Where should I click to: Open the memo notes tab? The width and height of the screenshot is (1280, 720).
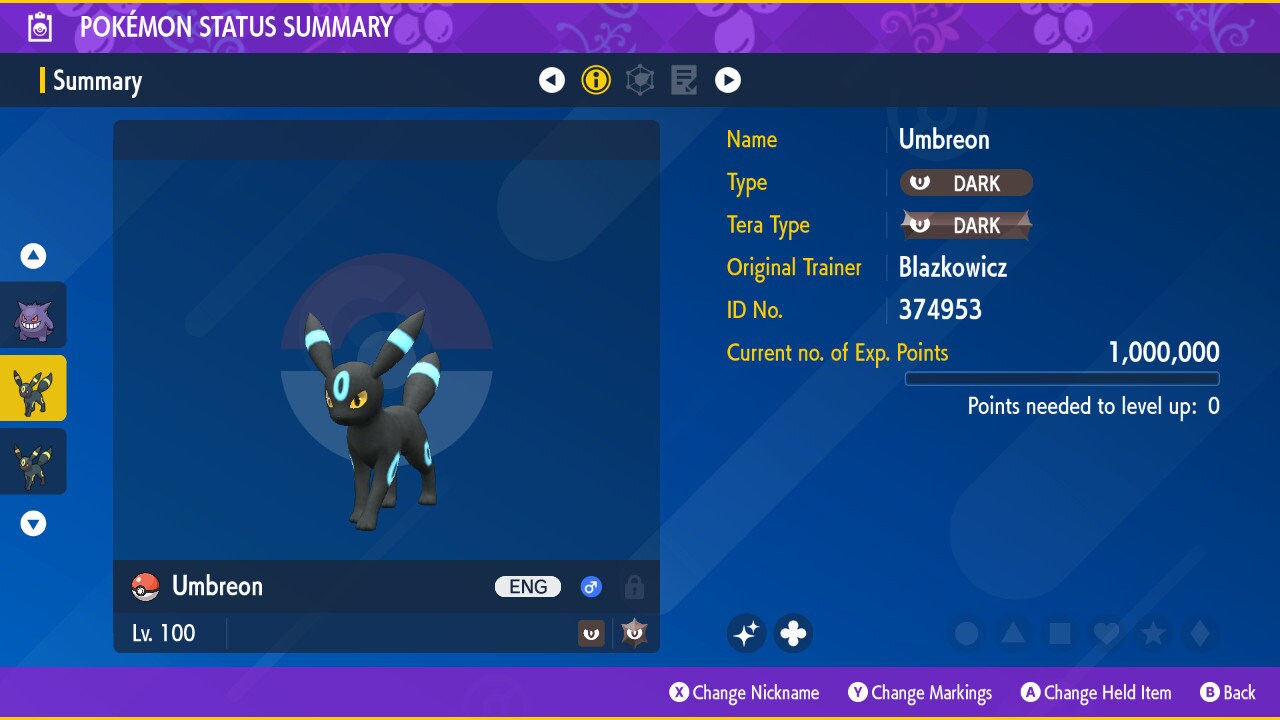(x=684, y=80)
